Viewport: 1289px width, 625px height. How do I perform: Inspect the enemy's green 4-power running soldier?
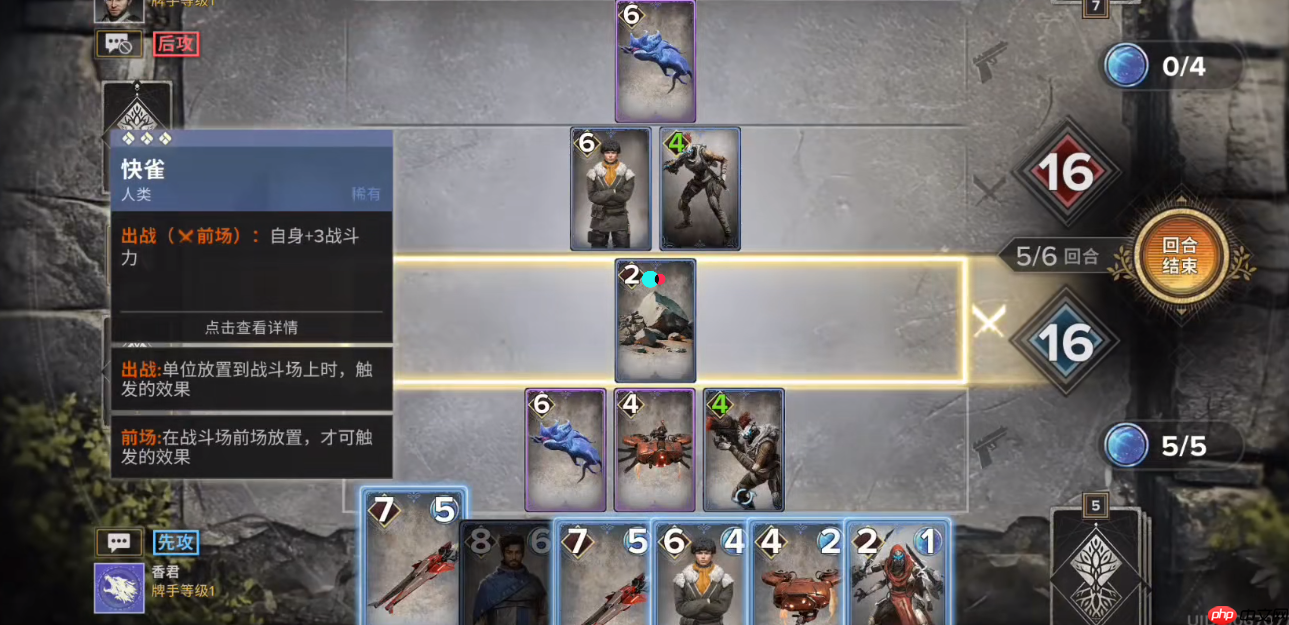coord(700,188)
